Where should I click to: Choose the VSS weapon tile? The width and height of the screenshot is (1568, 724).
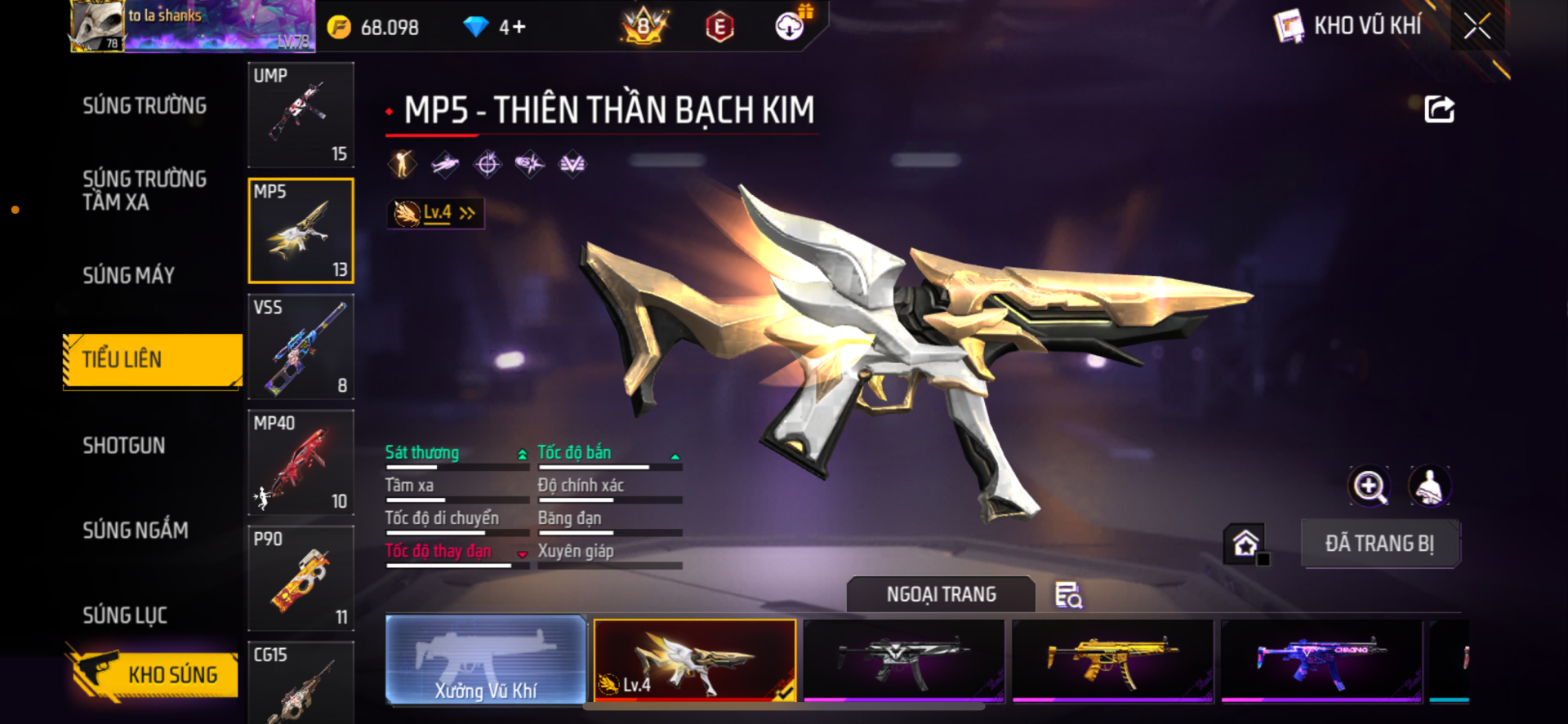(301, 347)
